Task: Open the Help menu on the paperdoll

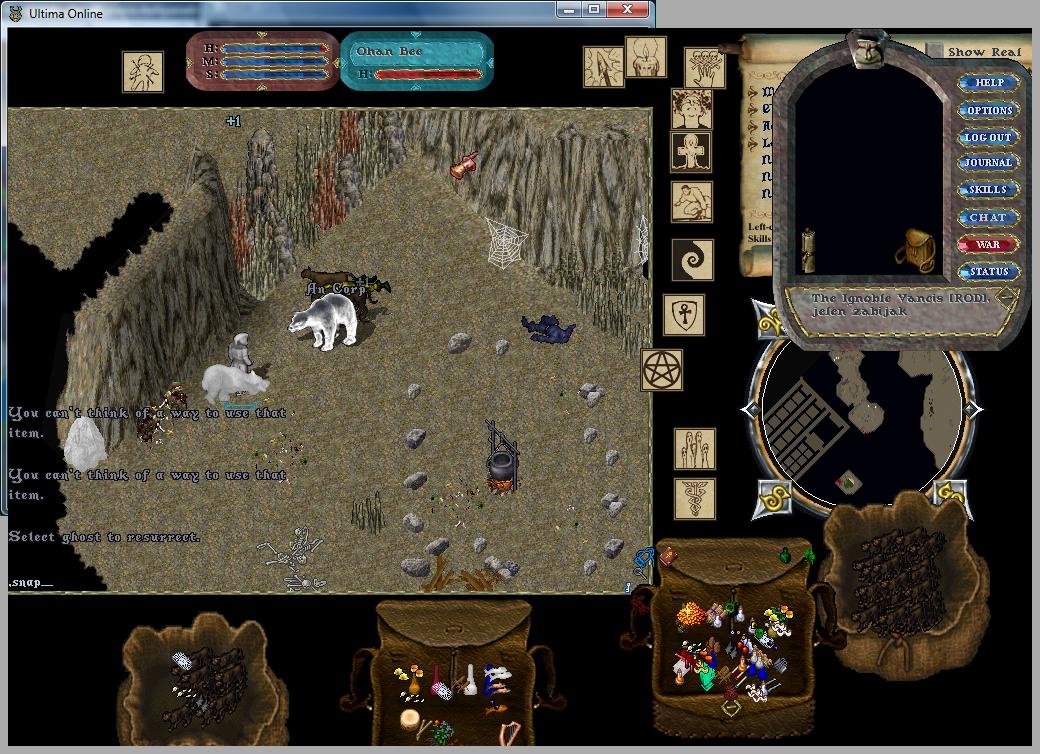Action: [988, 83]
